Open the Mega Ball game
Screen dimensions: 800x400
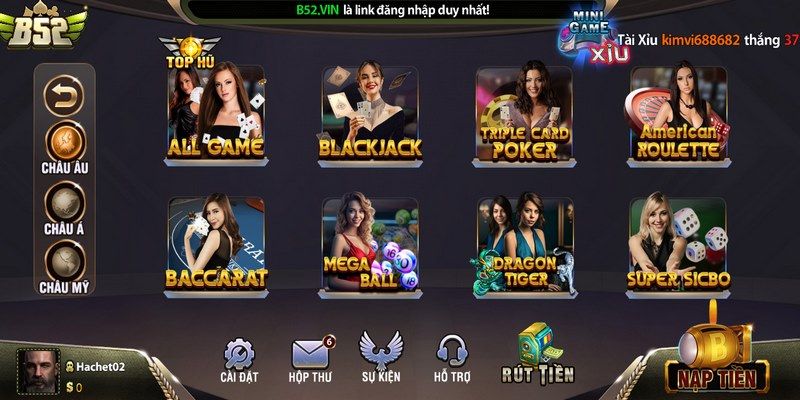(x=370, y=245)
